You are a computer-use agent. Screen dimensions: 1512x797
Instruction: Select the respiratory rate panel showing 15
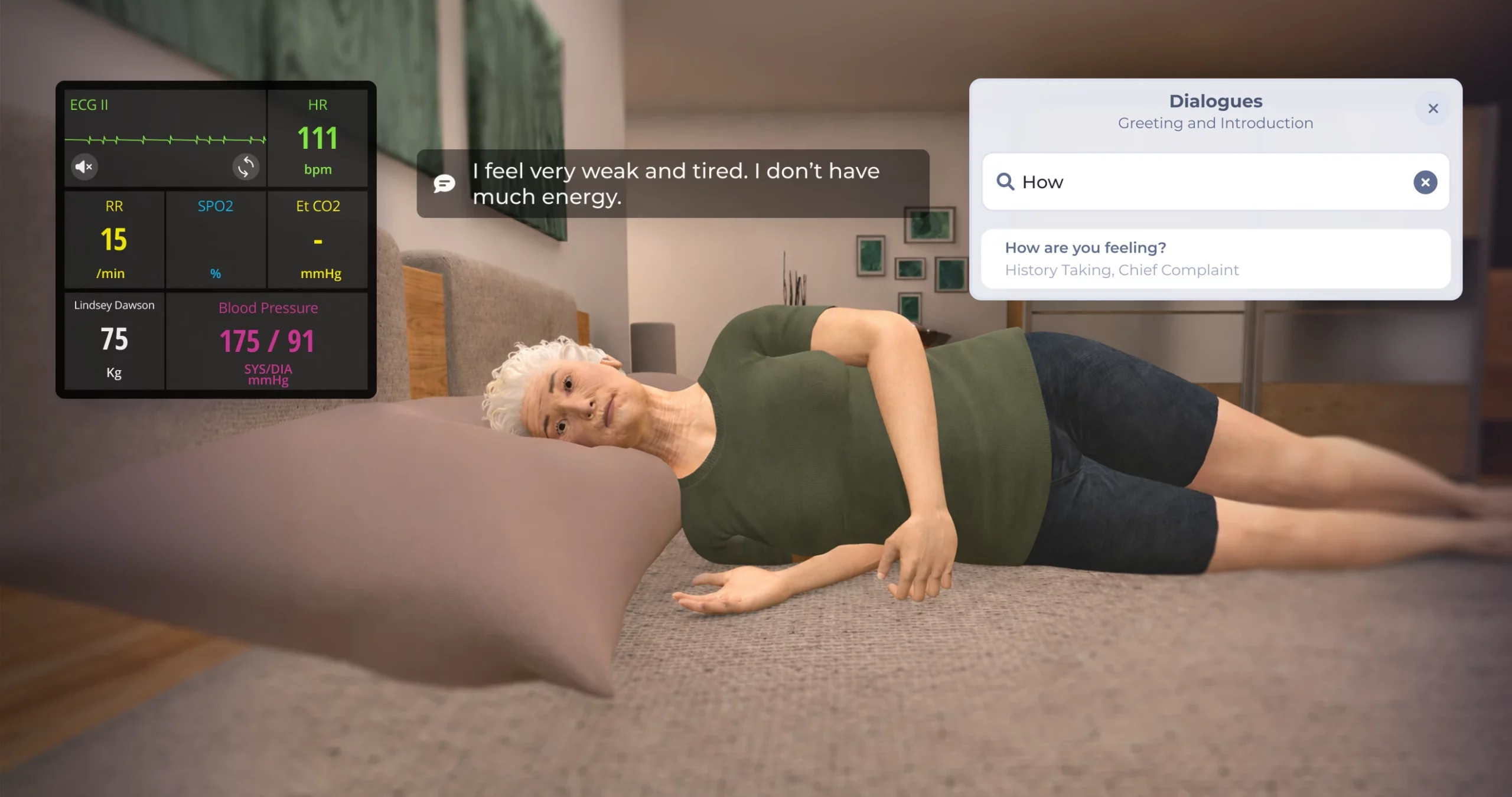[x=114, y=239]
